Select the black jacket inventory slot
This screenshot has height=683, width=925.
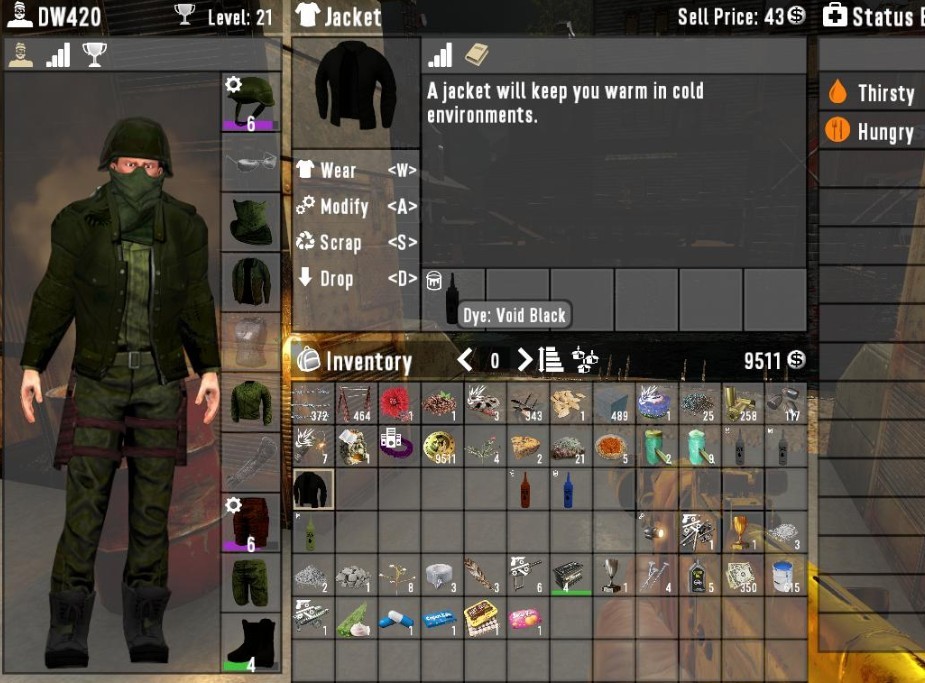(313, 489)
